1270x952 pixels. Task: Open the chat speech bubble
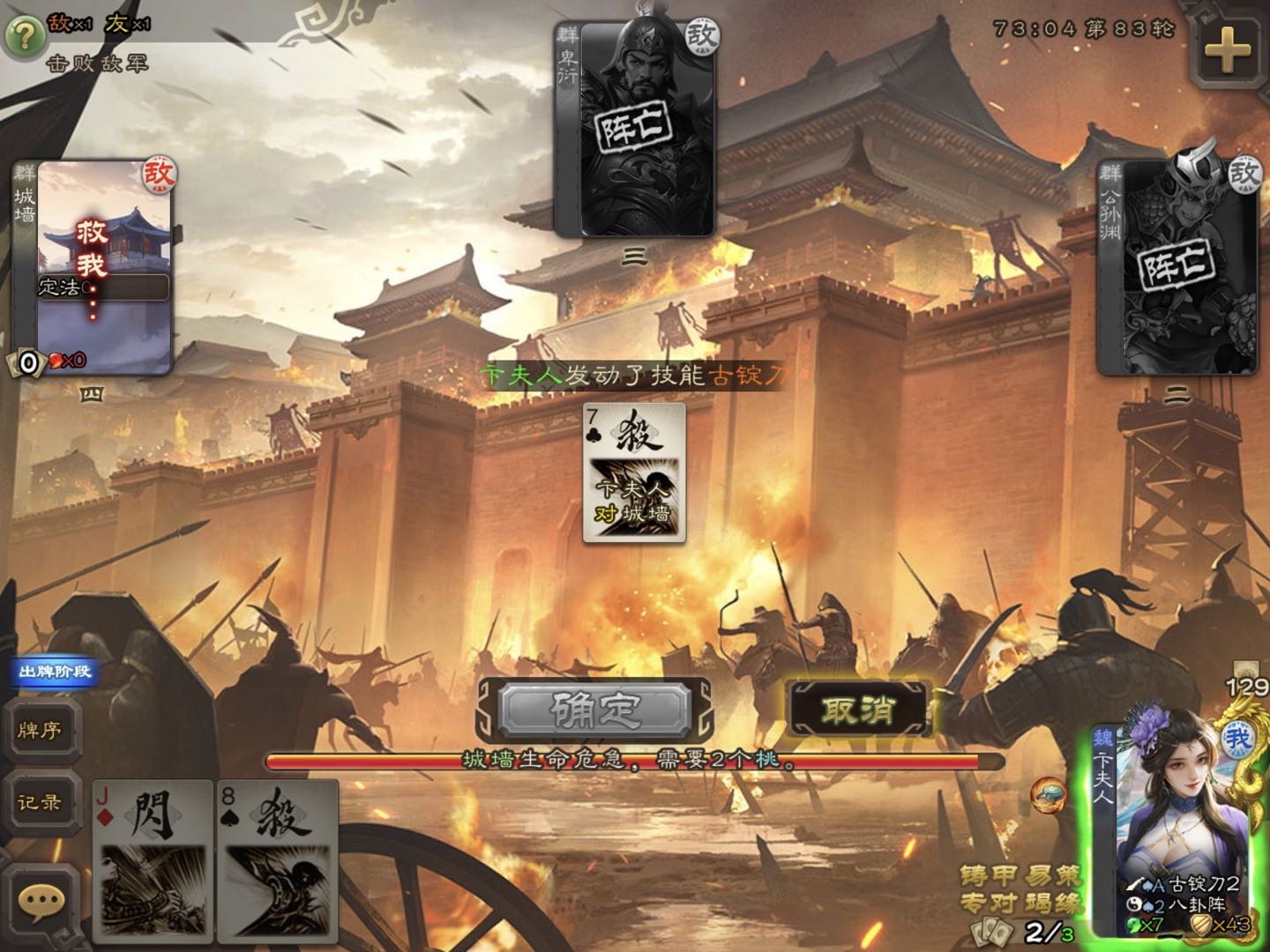(41, 901)
